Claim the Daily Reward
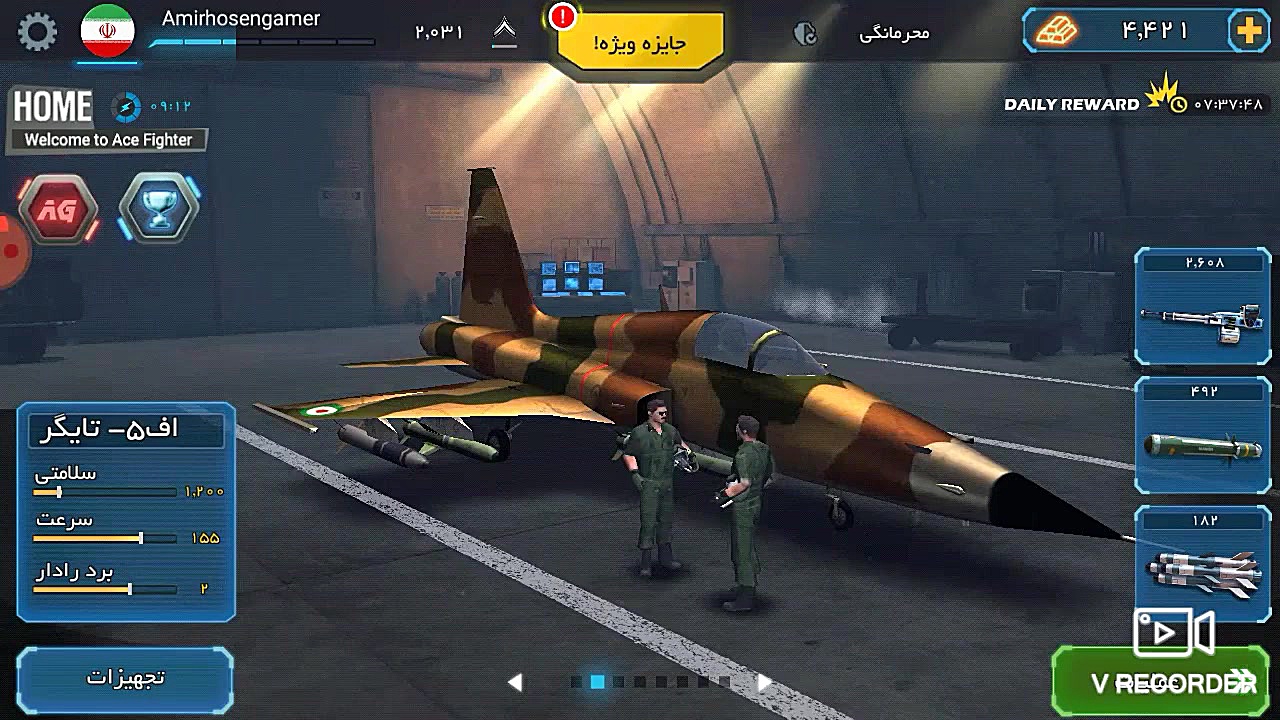 coord(1072,104)
